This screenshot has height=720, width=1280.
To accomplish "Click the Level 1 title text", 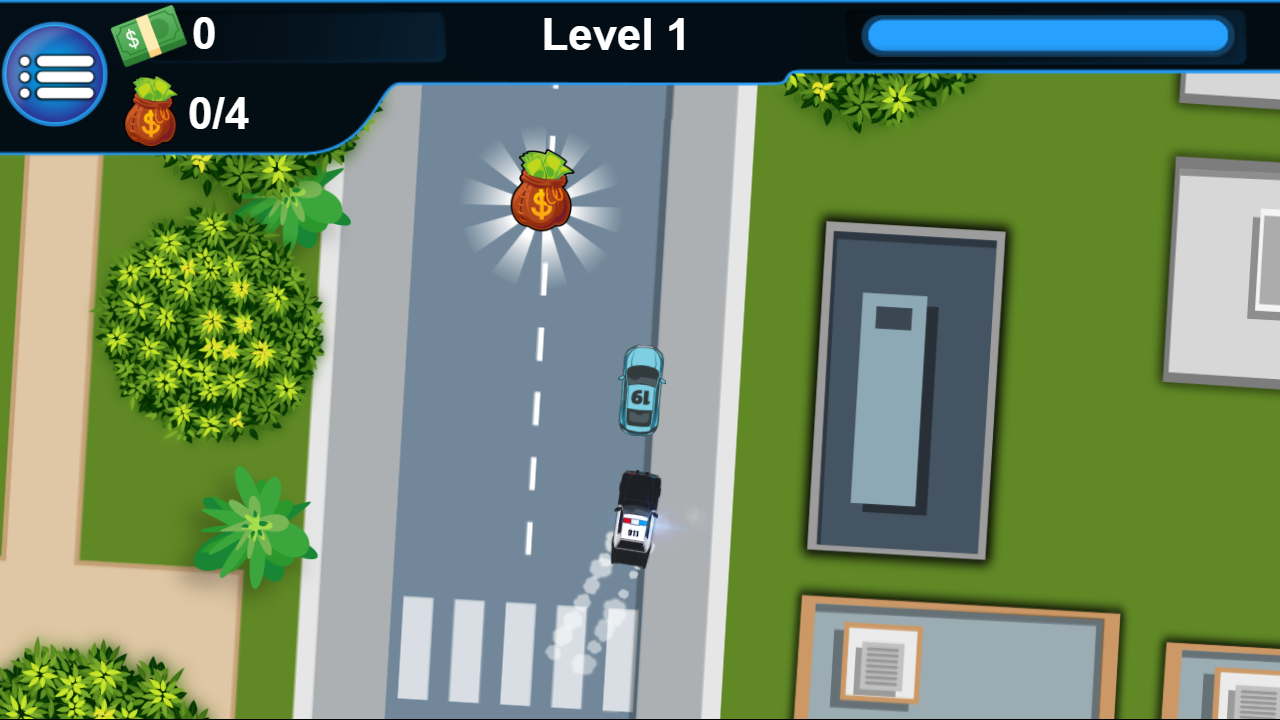I will 613,35.
